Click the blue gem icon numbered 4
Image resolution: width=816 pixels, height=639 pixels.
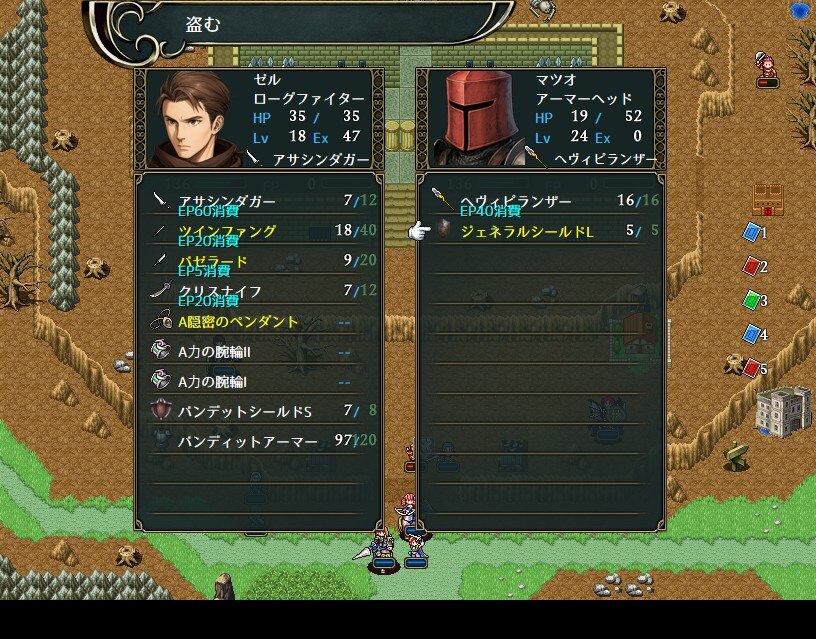[751, 335]
